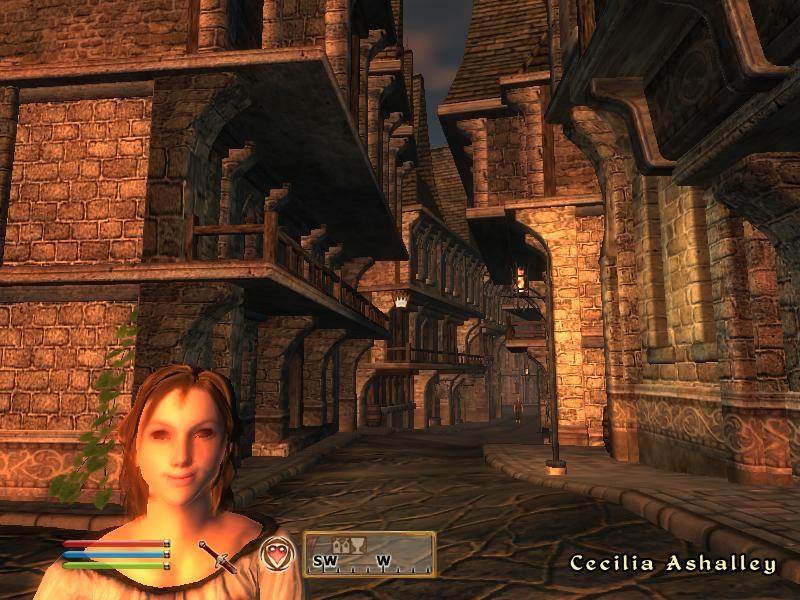Image resolution: width=800 pixels, height=600 pixels.
Task: Click the chalice marker on the compass
Action: (x=355, y=545)
